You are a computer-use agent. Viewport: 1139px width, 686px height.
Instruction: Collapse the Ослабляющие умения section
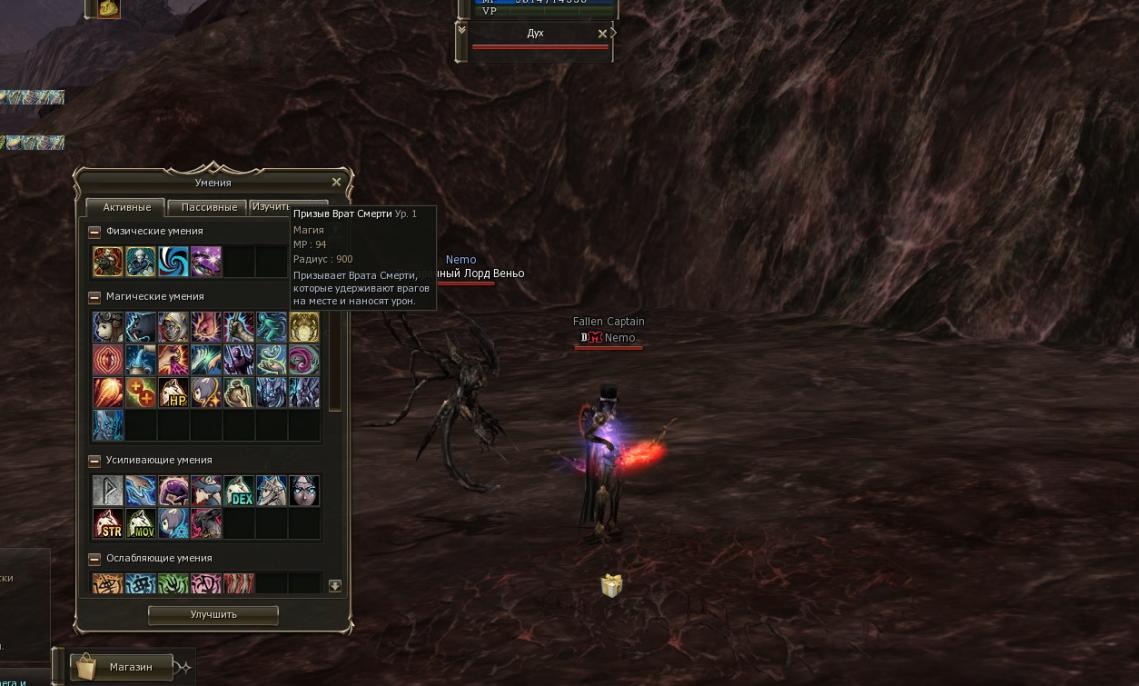click(95, 558)
